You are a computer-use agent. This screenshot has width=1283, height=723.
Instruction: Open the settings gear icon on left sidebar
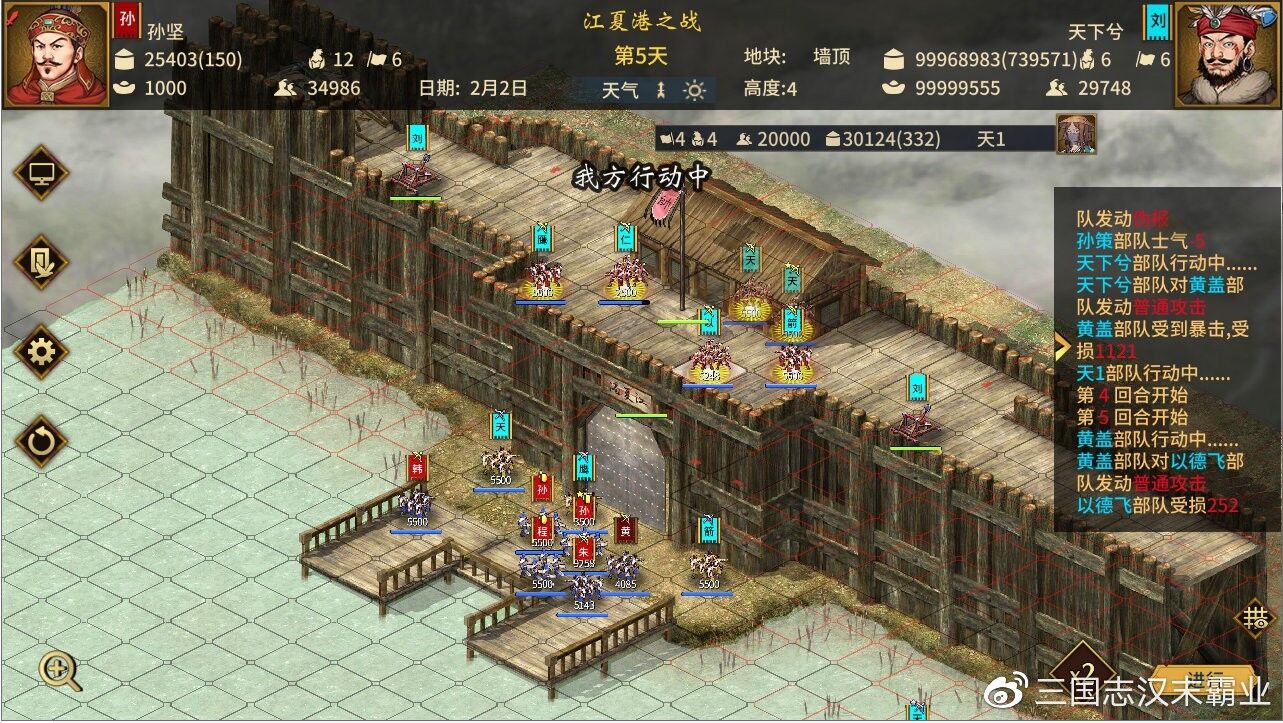(40, 352)
